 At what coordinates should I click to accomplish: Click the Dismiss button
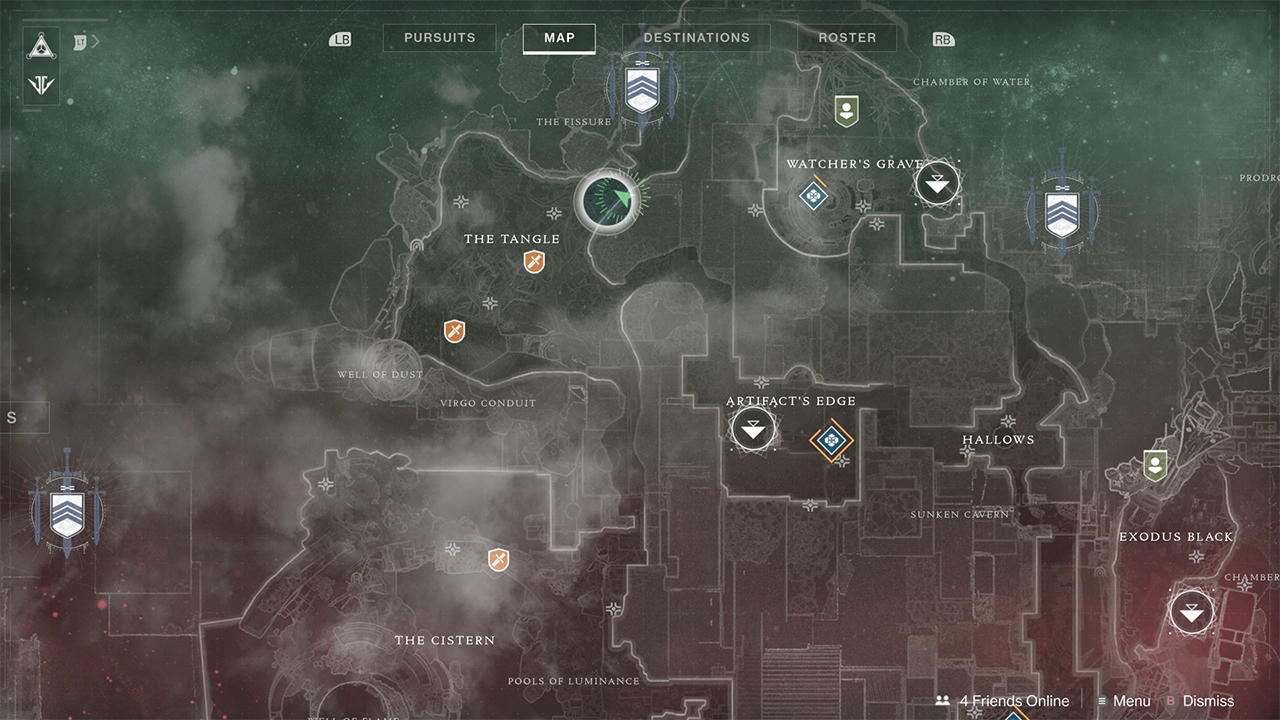pyautogui.click(x=1207, y=701)
